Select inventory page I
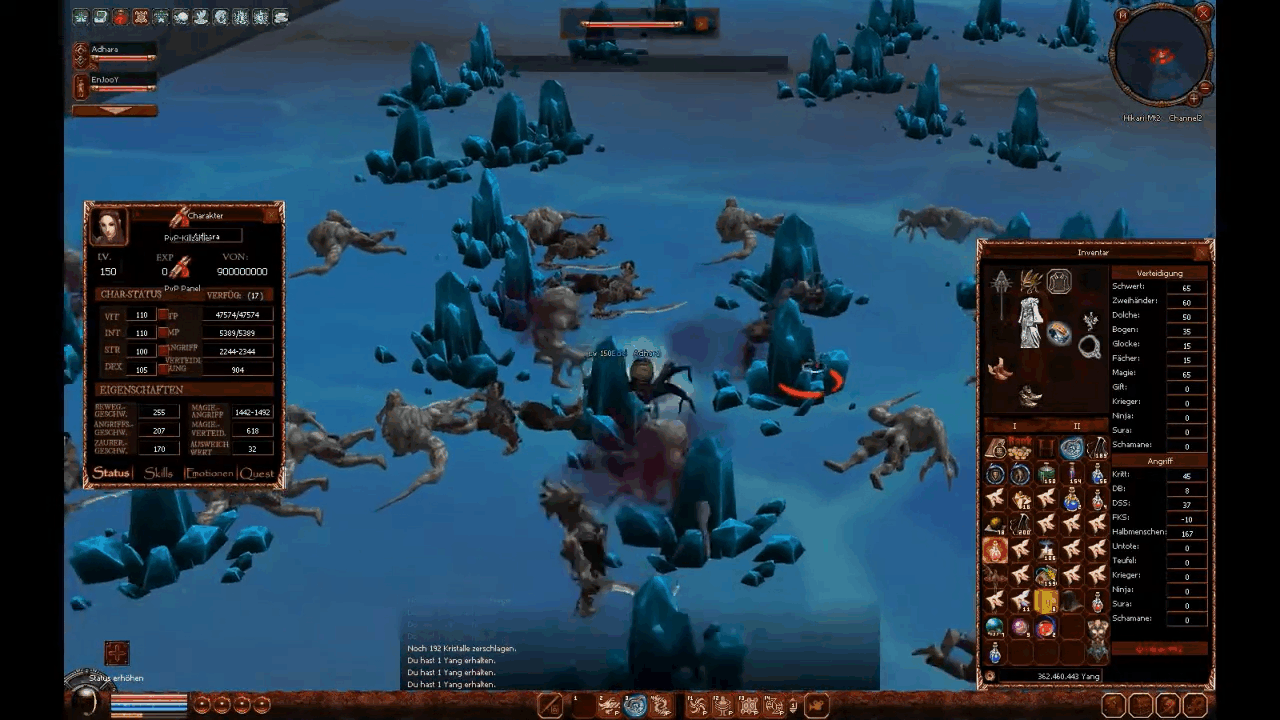This screenshot has height=720, width=1280. (1014, 426)
